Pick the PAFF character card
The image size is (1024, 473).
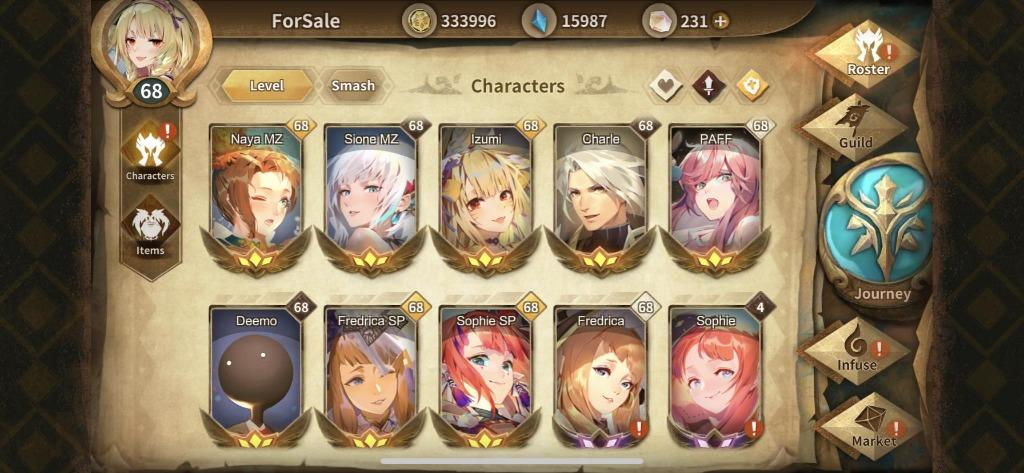(x=714, y=195)
